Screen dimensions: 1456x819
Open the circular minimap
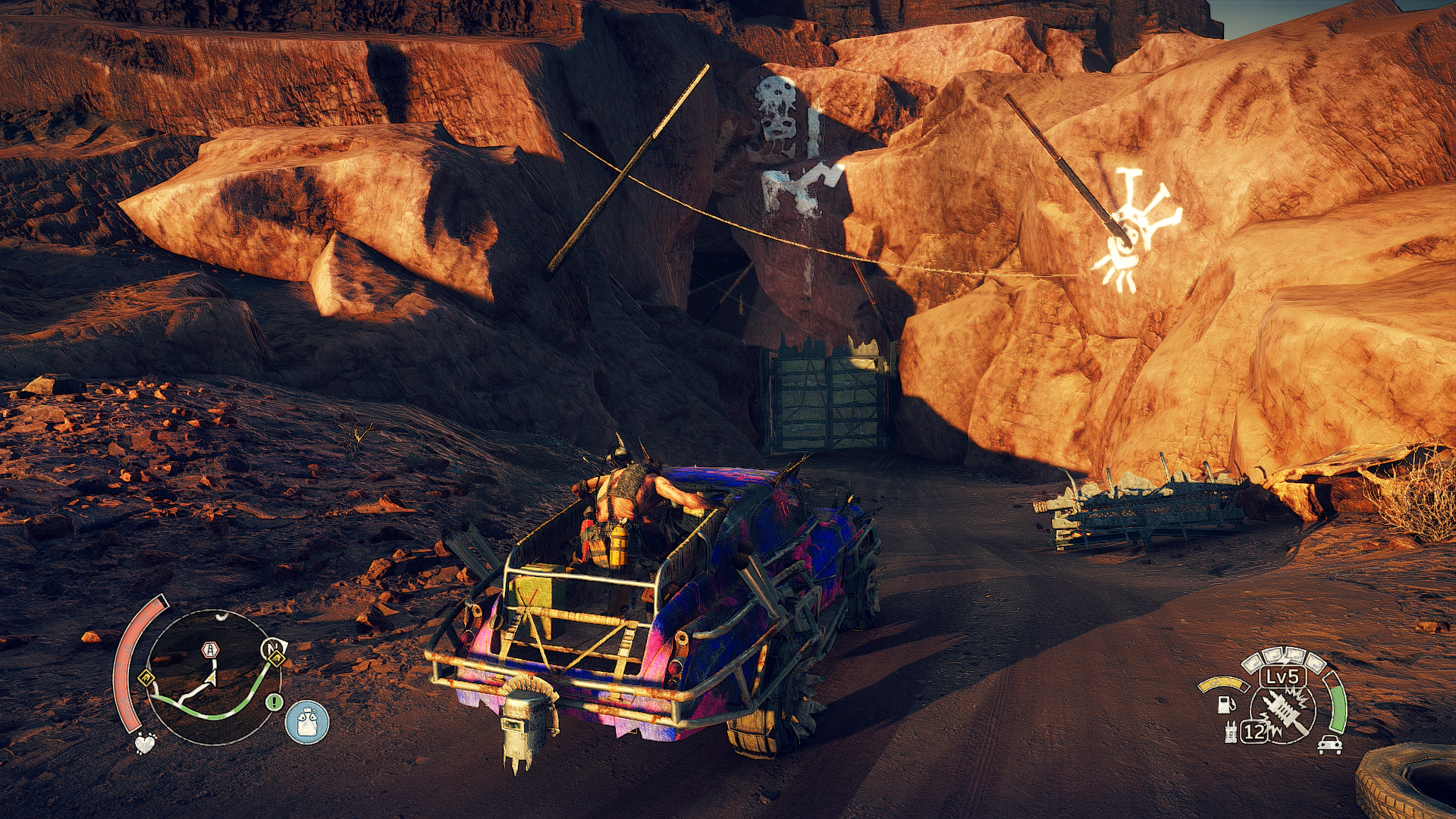point(205,677)
